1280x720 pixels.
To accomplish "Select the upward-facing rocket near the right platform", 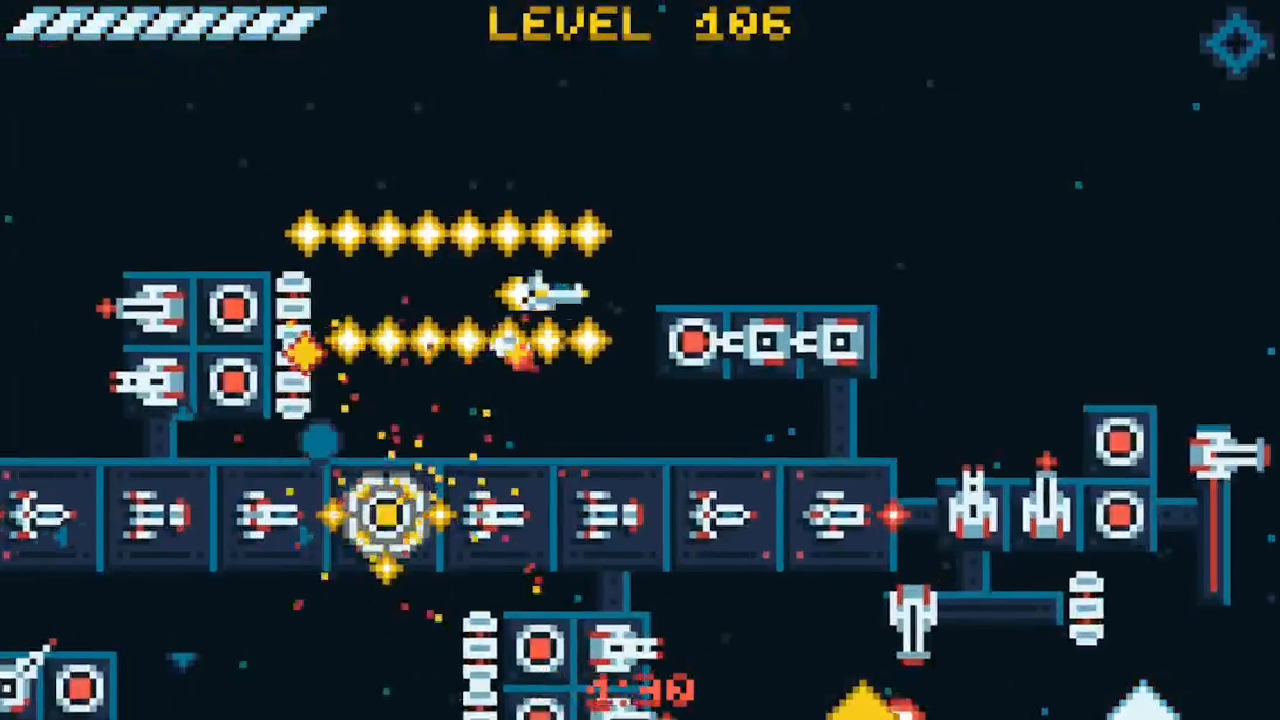I will click(970, 505).
